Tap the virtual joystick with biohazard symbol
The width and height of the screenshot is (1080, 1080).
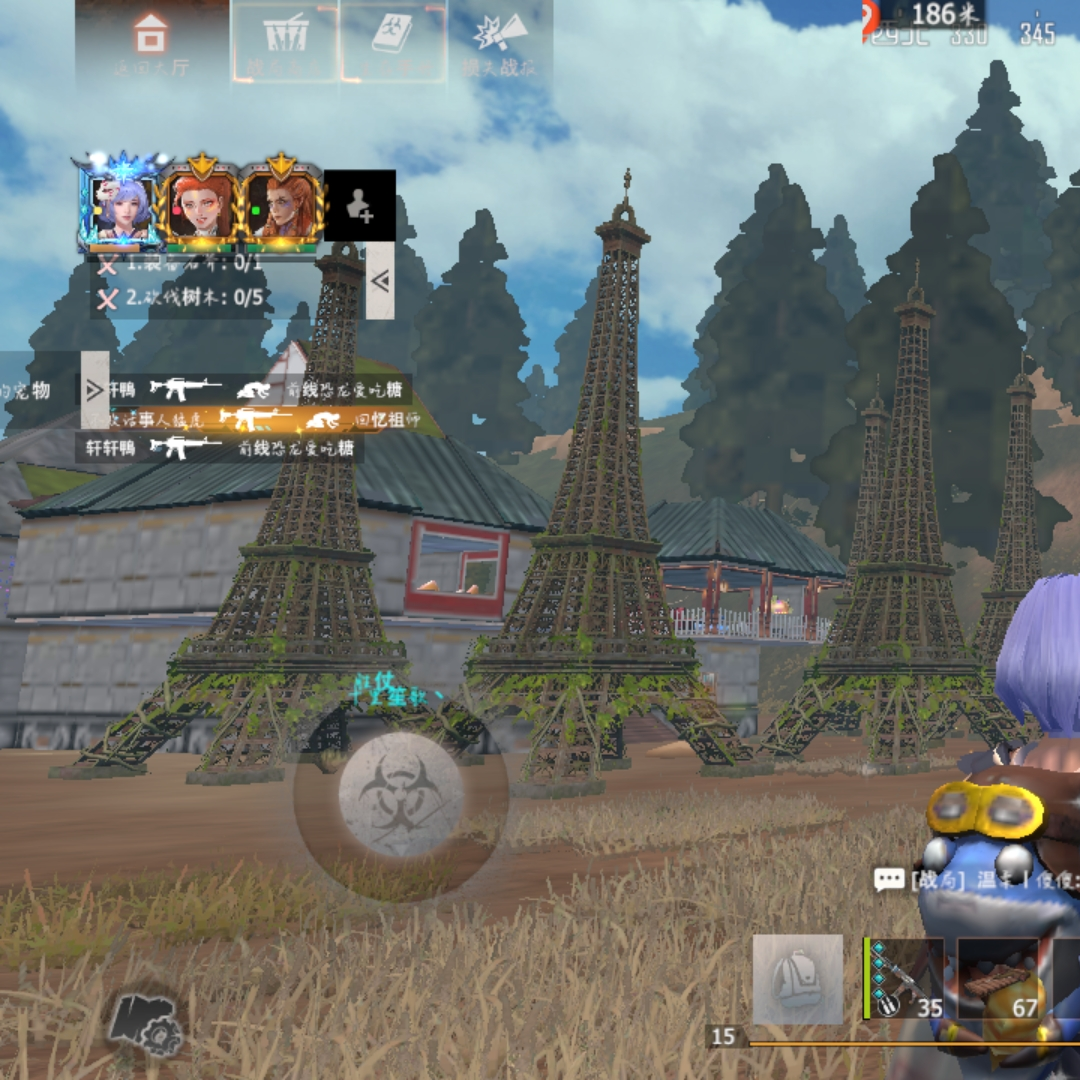[400, 796]
